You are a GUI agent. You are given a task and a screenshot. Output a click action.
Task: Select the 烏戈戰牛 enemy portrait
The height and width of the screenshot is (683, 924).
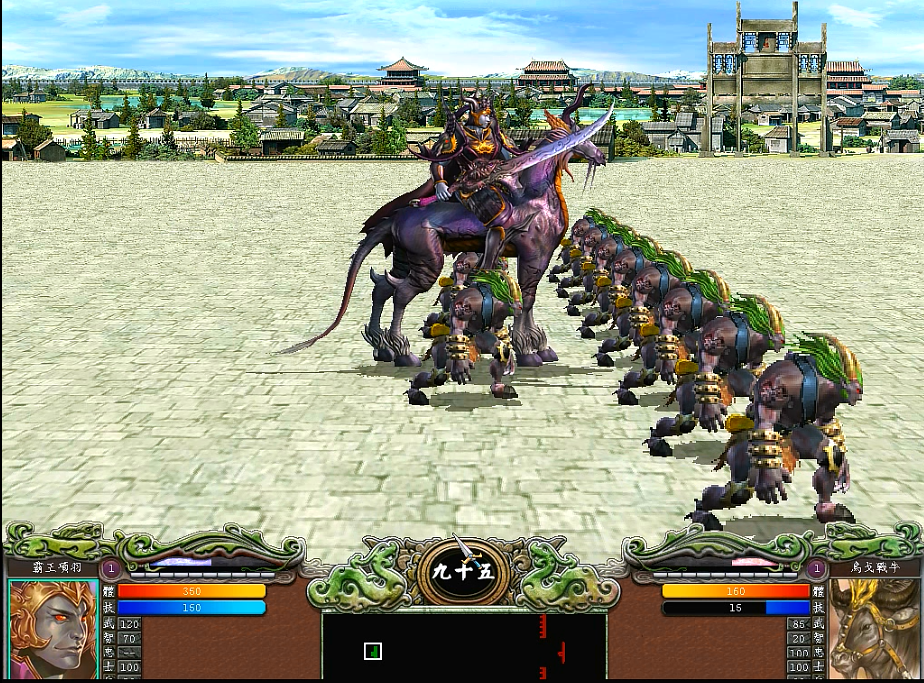(x=874, y=629)
